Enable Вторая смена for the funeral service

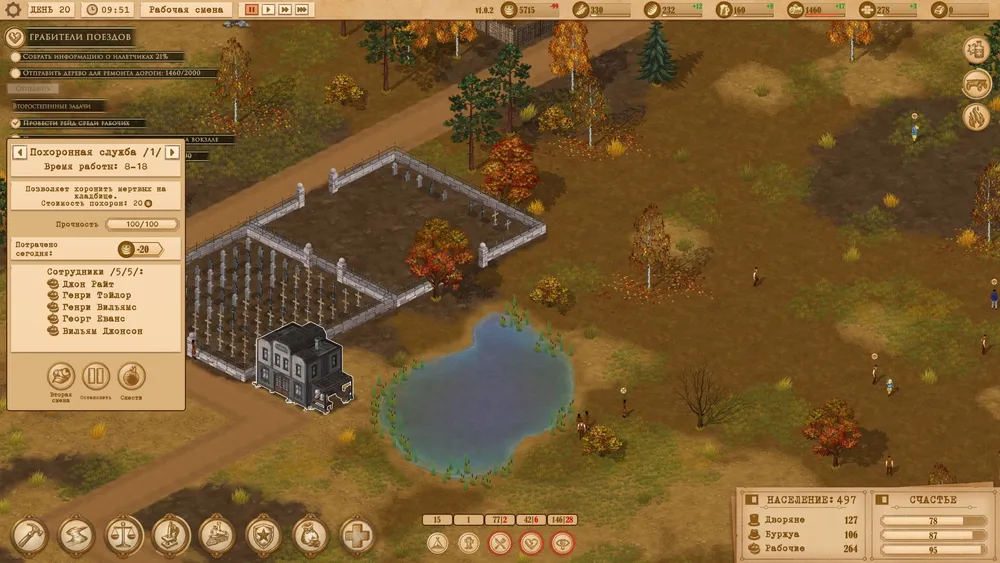tap(62, 377)
